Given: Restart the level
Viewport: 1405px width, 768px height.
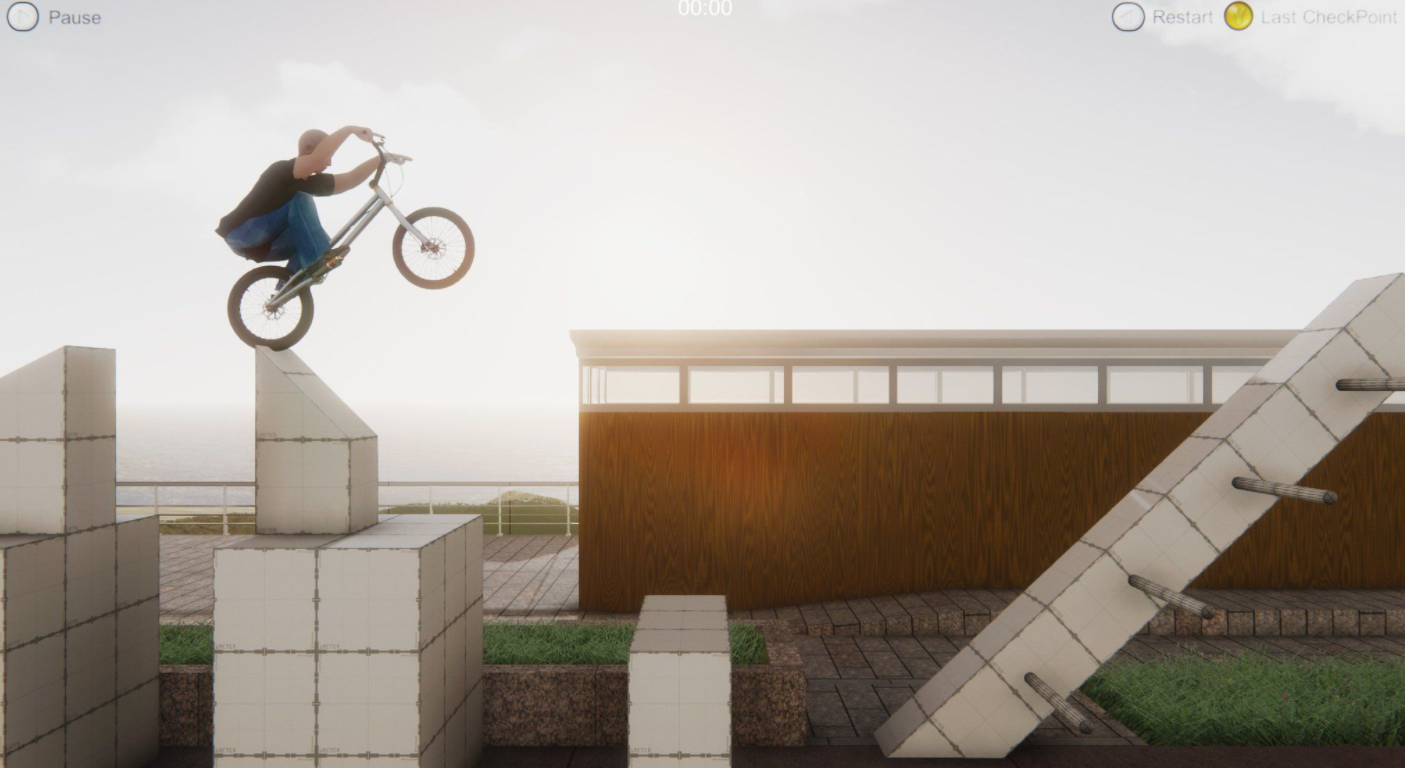Looking at the screenshot, I should pyautogui.click(x=1129, y=16).
